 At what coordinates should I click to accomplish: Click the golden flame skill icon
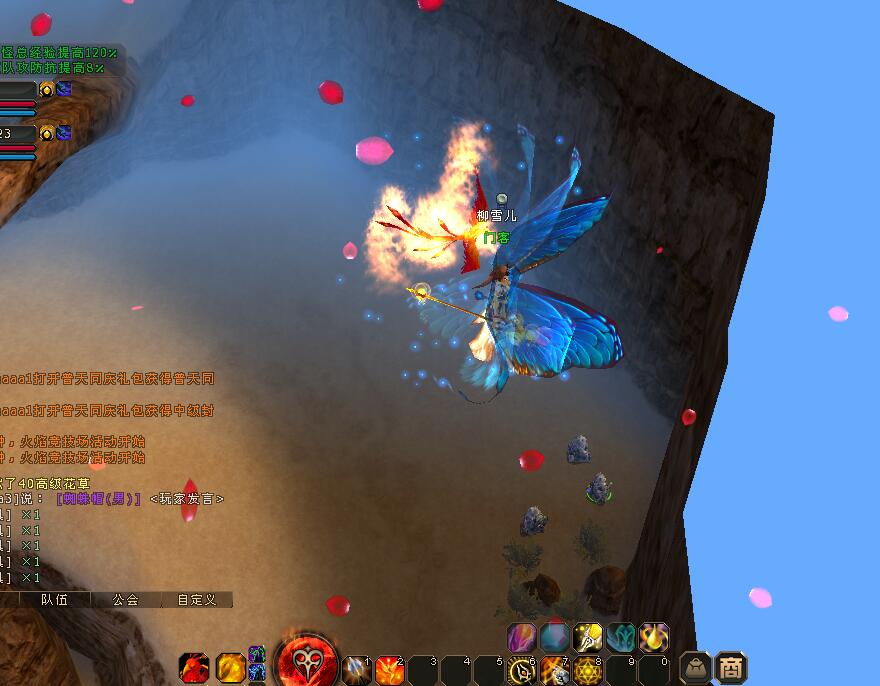point(230,667)
